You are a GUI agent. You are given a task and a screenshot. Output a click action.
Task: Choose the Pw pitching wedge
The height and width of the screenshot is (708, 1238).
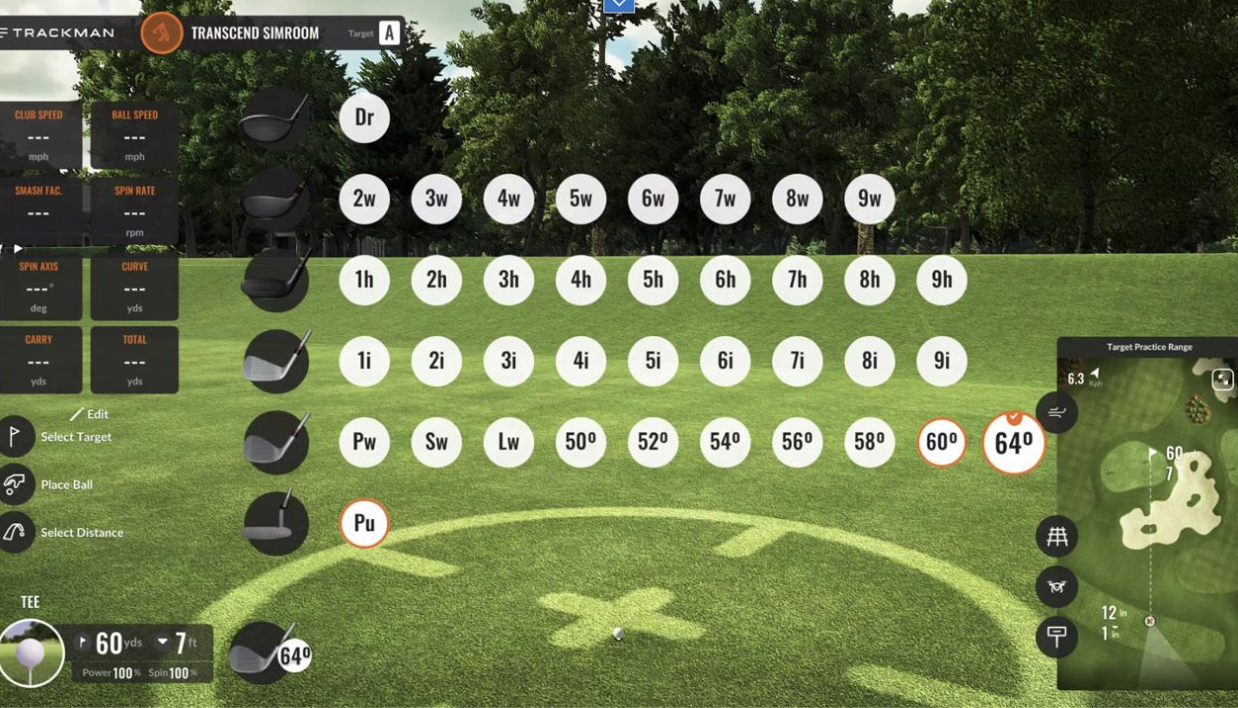point(364,442)
